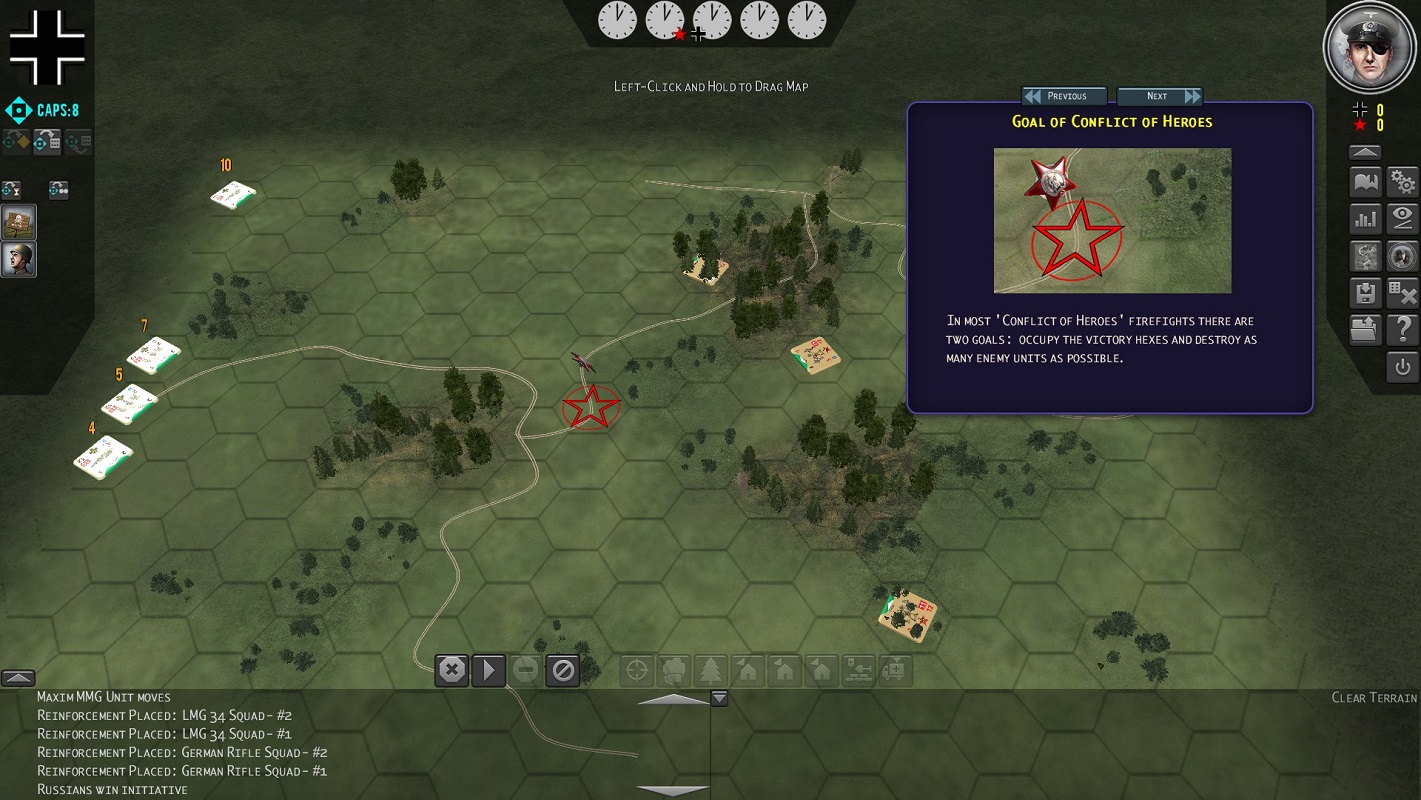Click the play arrow button
The image size is (1421, 800).
point(488,670)
